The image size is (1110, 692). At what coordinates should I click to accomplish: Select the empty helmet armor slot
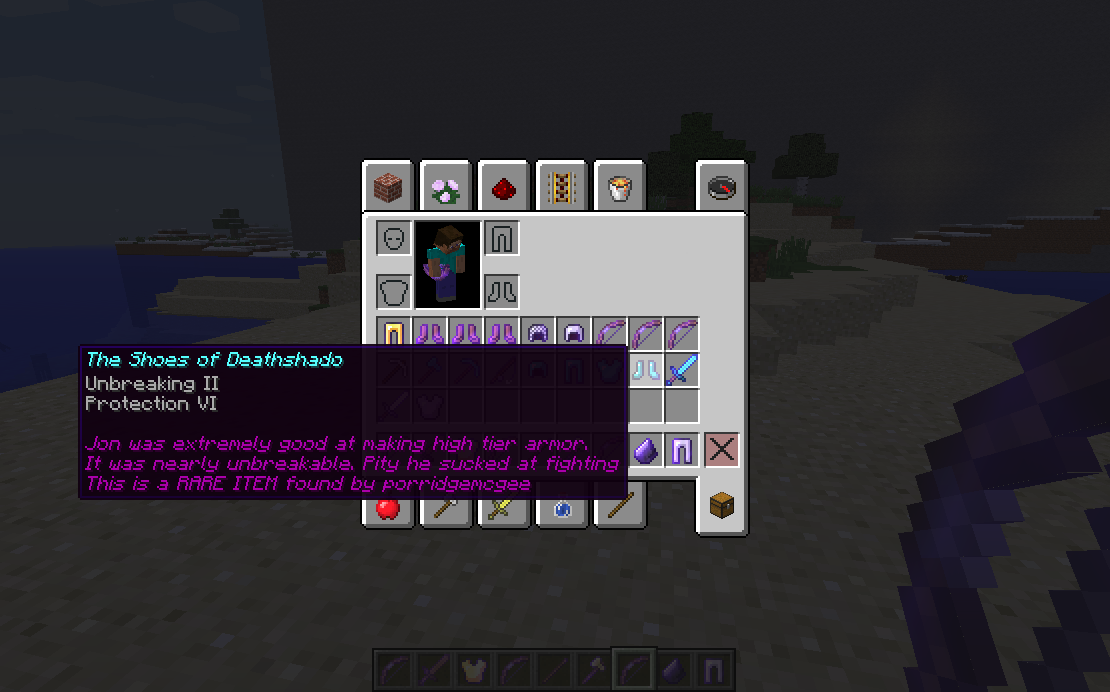tap(394, 238)
